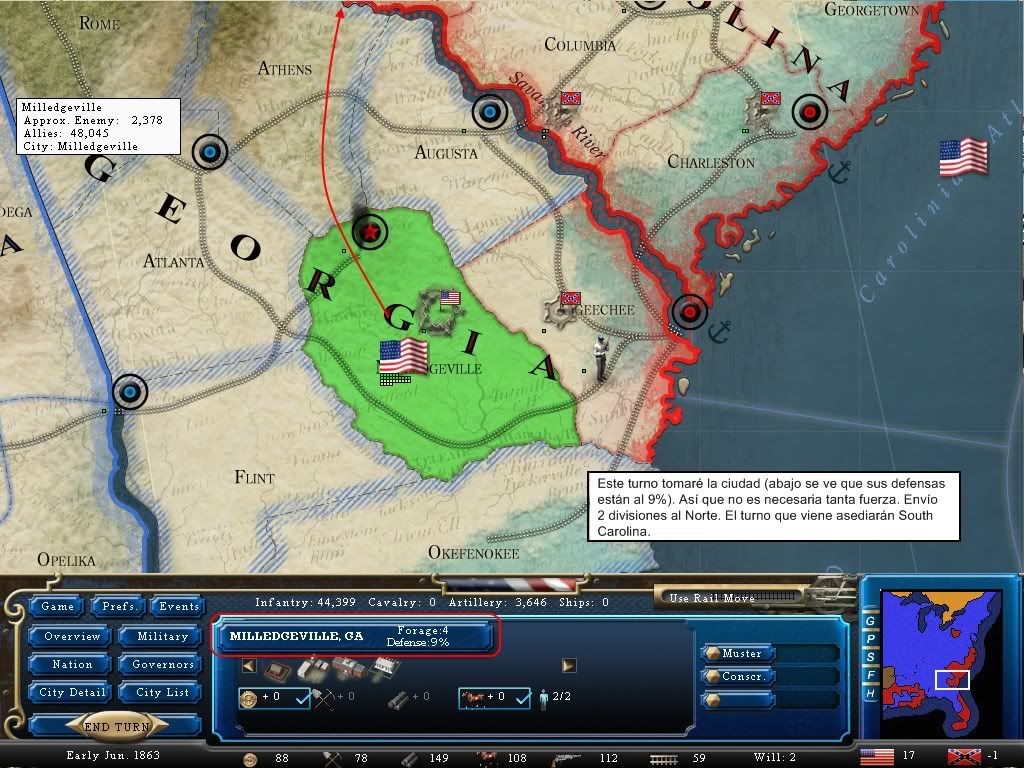Show the Events log
This screenshot has height=768, width=1024.
point(179,606)
